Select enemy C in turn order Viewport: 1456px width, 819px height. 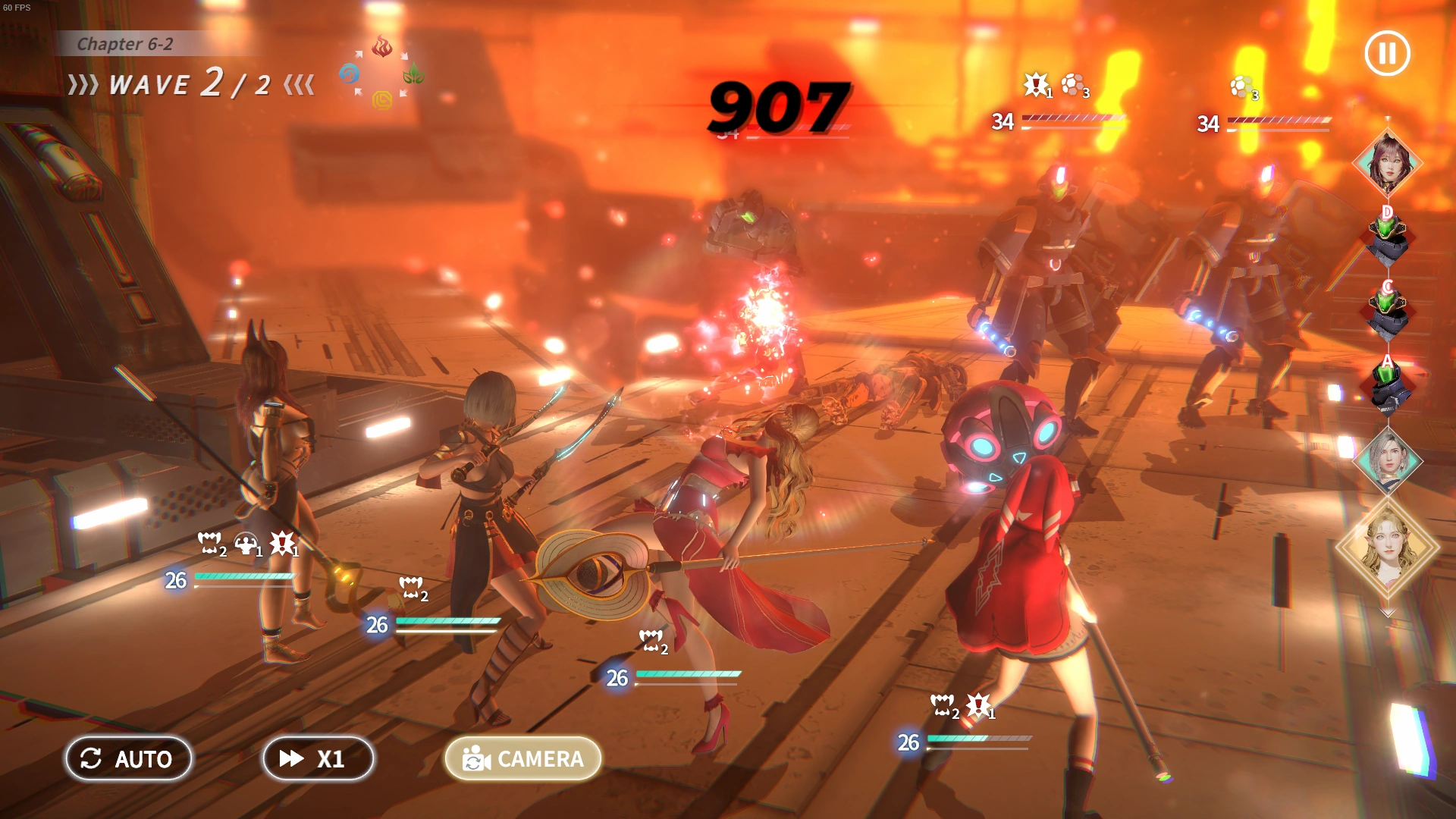(x=1388, y=311)
